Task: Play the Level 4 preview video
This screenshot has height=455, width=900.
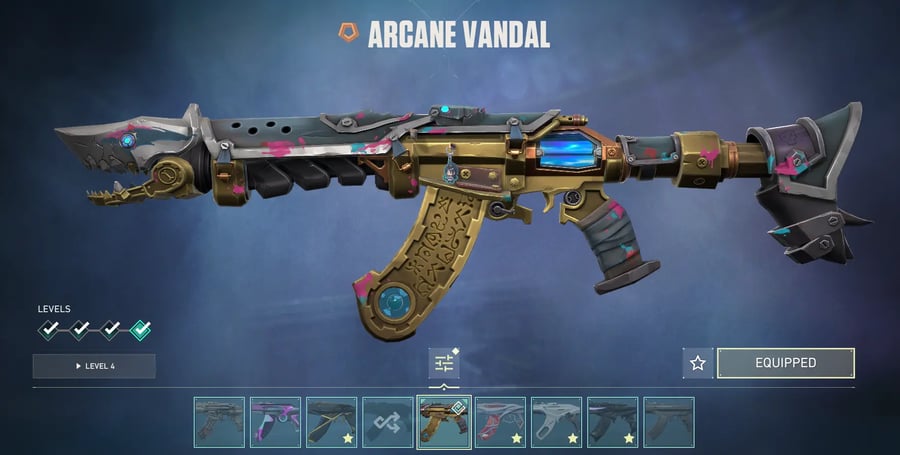Action: 94,366
